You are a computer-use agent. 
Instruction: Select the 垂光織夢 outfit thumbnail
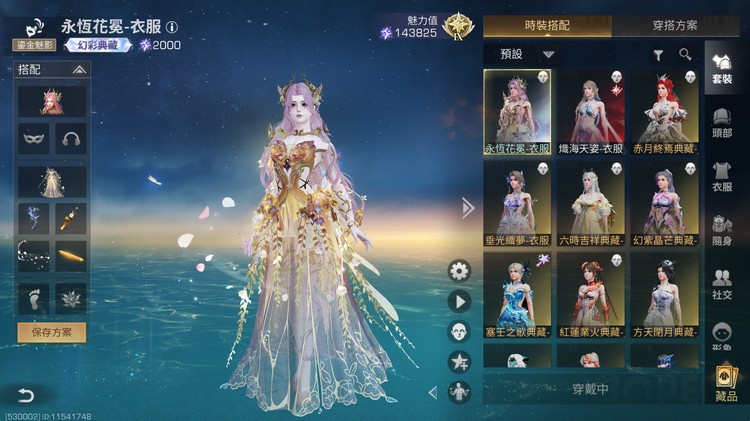click(x=517, y=203)
